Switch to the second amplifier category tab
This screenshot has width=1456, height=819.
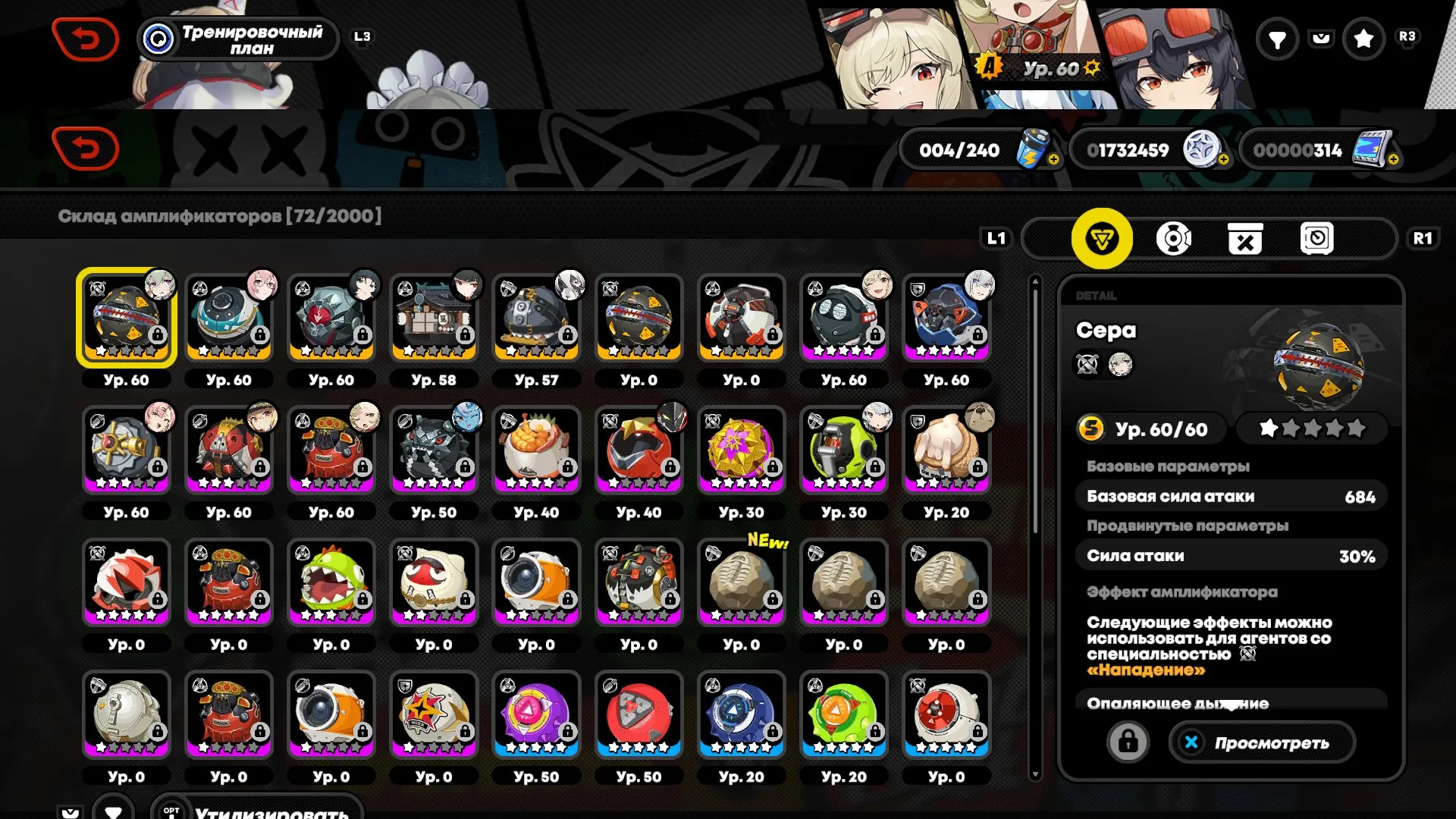[1172, 238]
